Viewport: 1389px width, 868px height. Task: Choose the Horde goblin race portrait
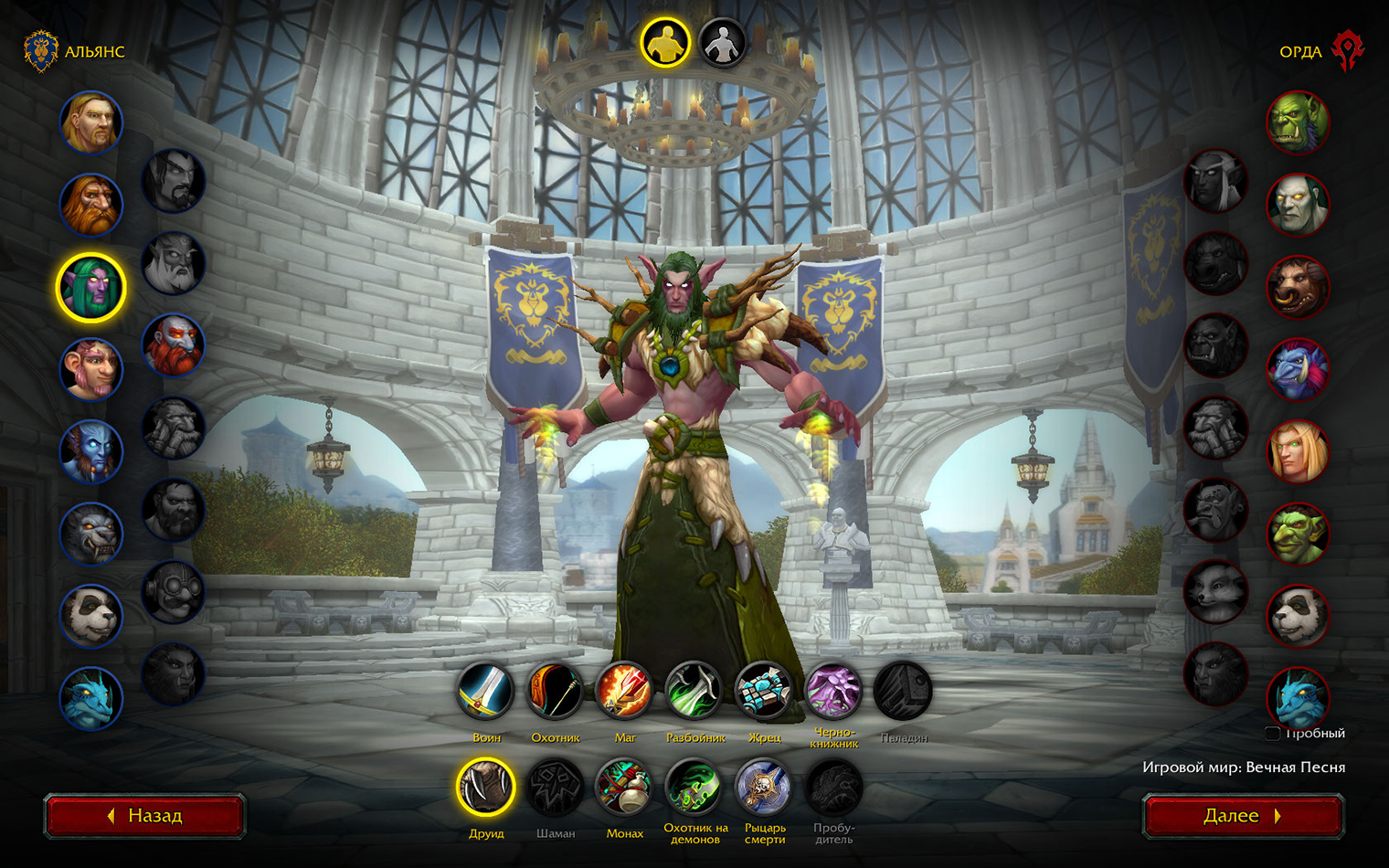pyautogui.click(x=1298, y=534)
